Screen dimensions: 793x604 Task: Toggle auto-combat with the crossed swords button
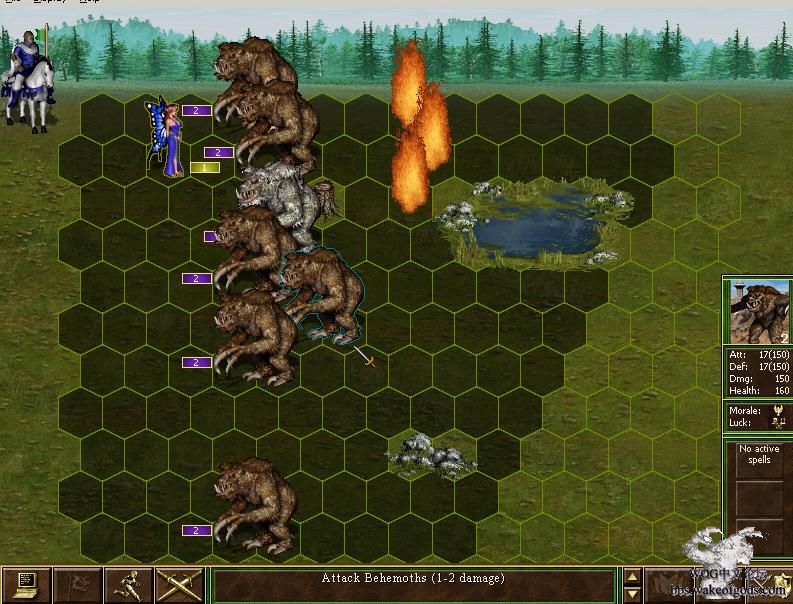pyautogui.click(x=180, y=585)
